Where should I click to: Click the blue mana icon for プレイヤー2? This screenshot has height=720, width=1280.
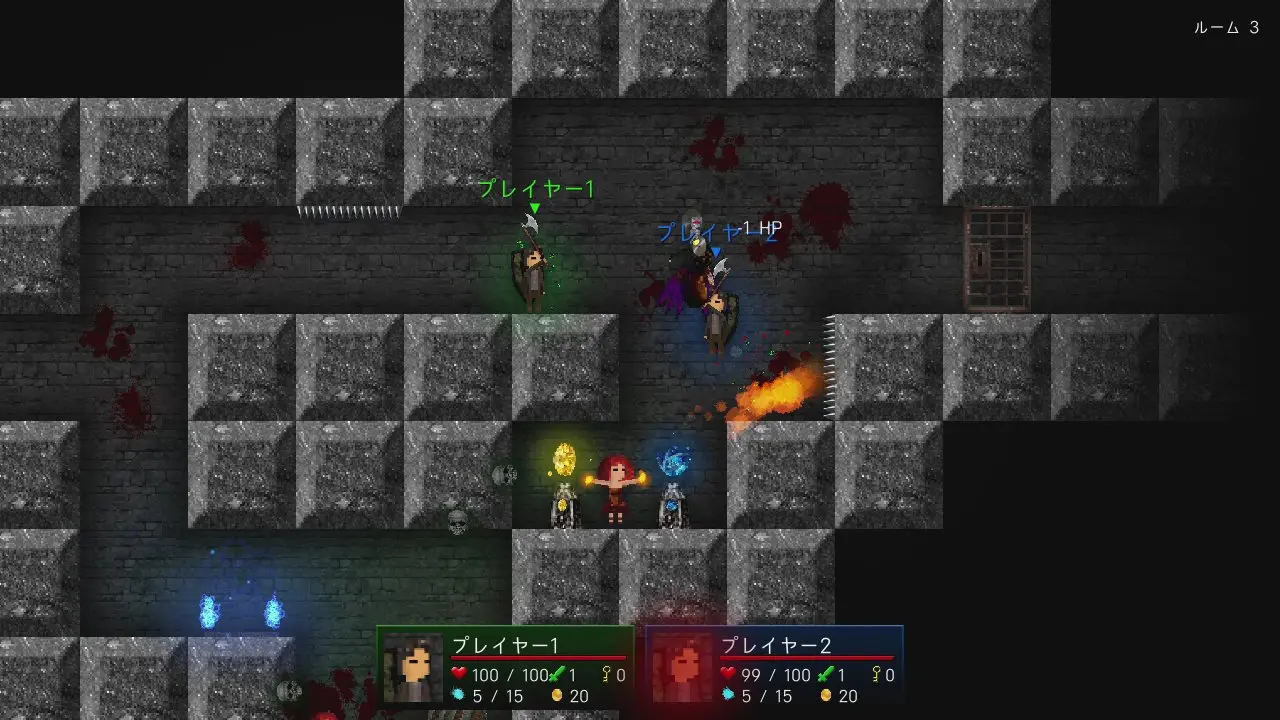click(729, 693)
